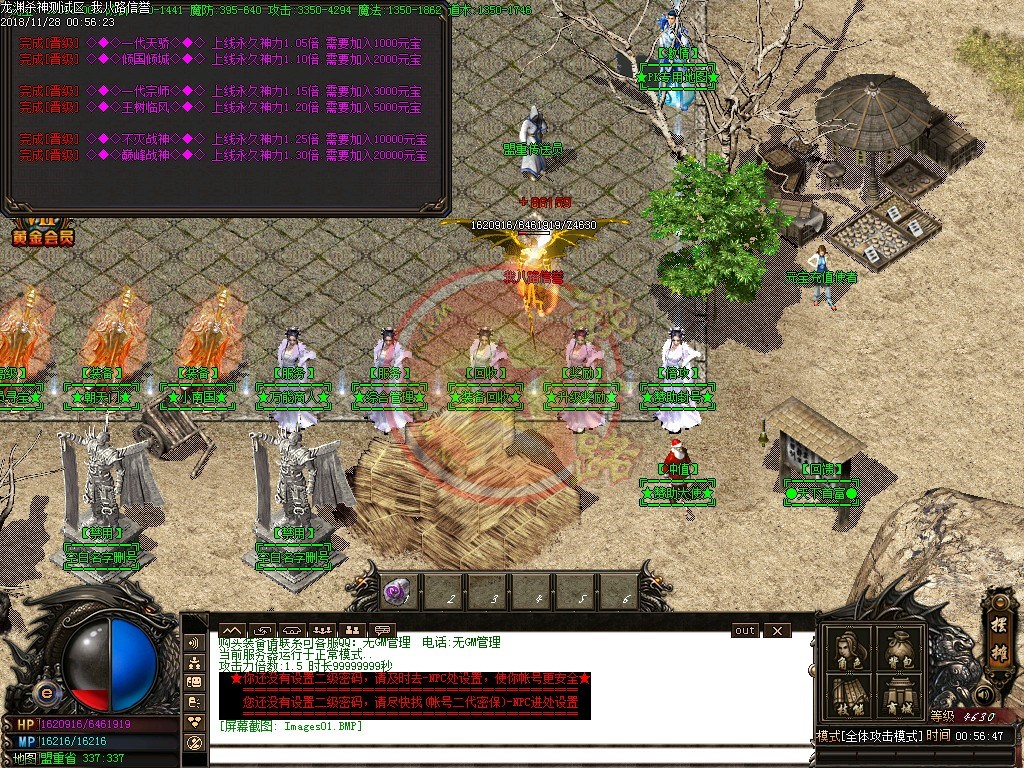Viewport: 1024px width, 768px height.
Task: Select the sound-waves chat channel icon
Action: coord(195,643)
